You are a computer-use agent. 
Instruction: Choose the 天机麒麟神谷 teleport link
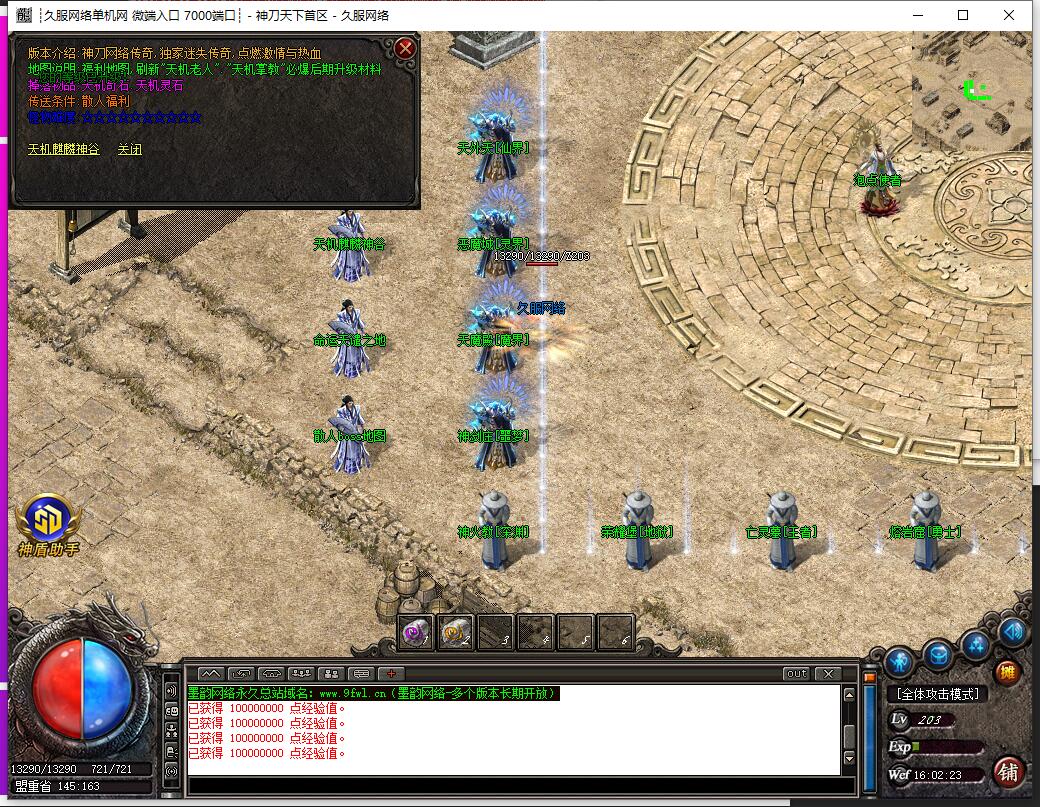(x=63, y=149)
